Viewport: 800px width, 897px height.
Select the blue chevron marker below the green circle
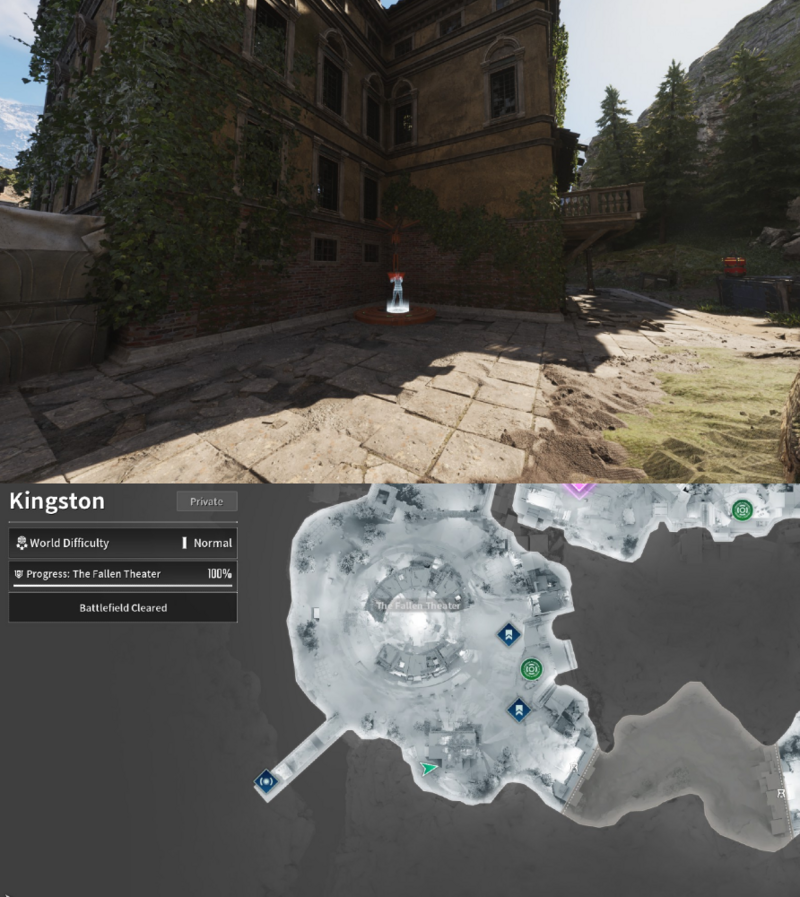518,710
